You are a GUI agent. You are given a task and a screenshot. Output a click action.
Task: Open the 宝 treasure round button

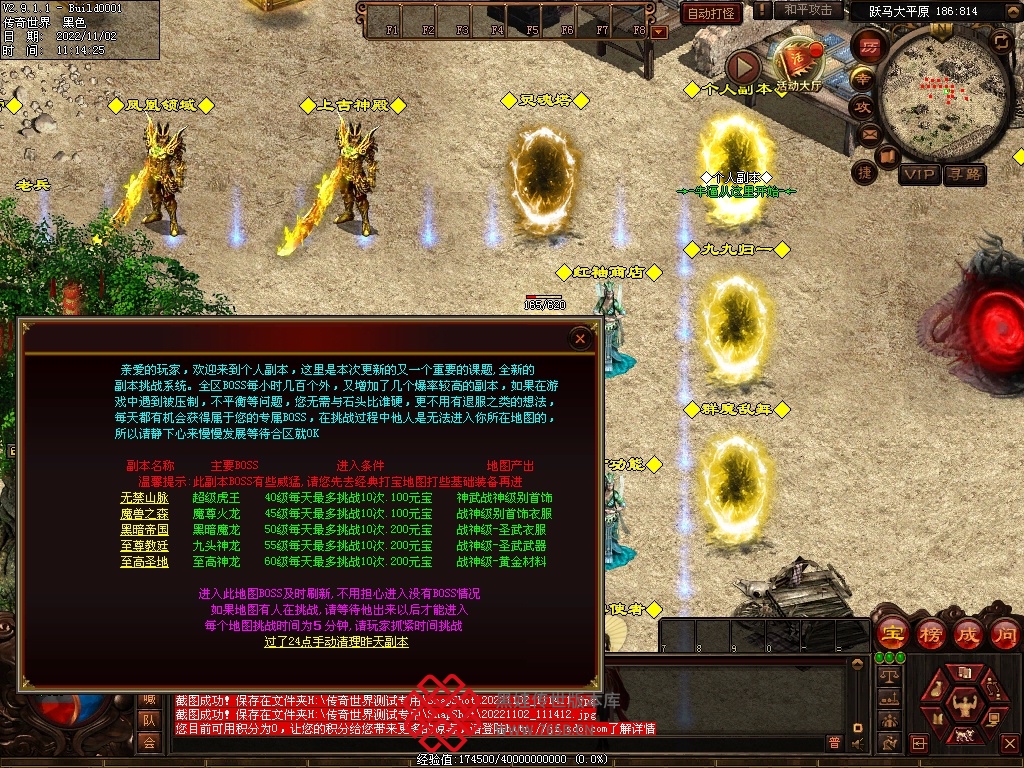click(891, 633)
